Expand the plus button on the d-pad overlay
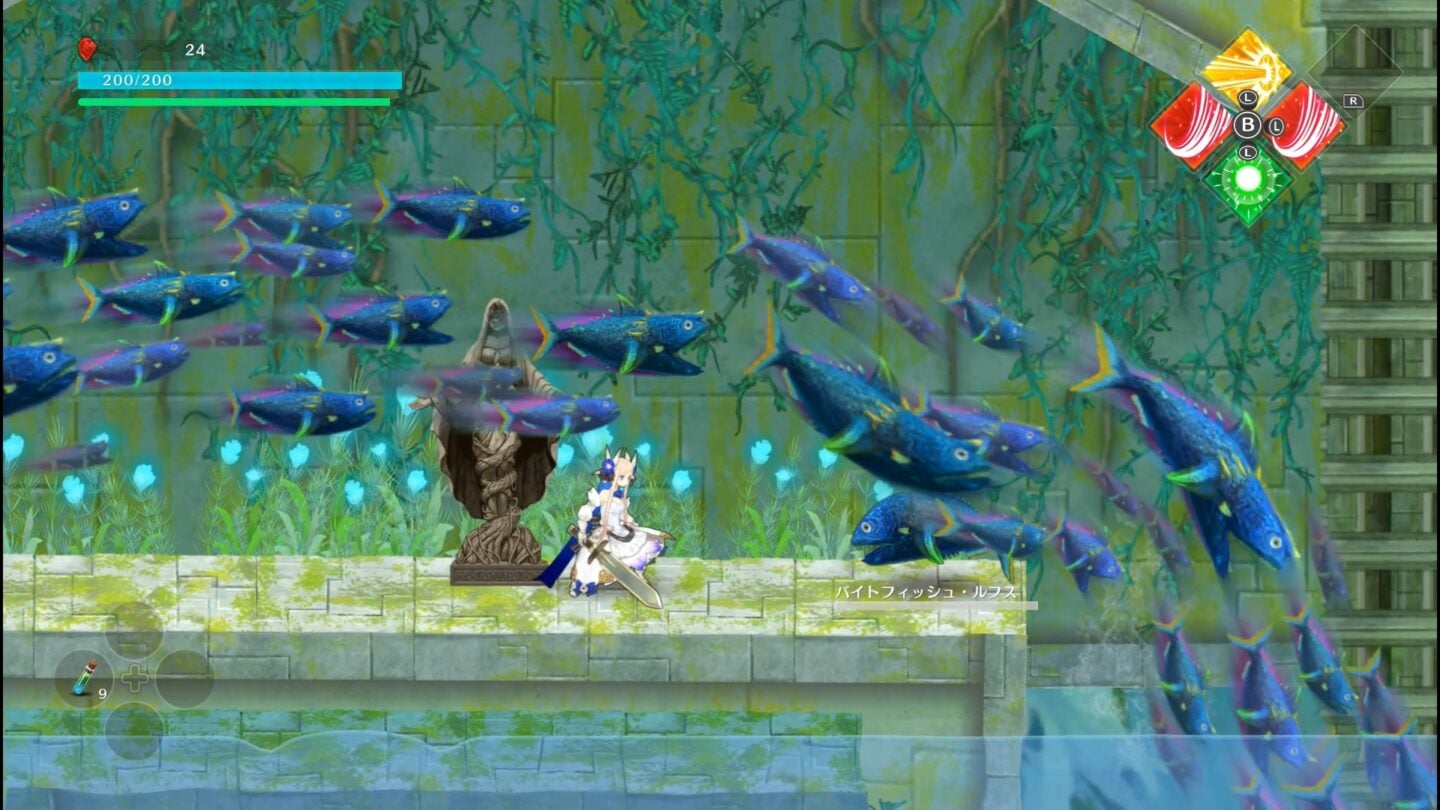 (135, 678)
